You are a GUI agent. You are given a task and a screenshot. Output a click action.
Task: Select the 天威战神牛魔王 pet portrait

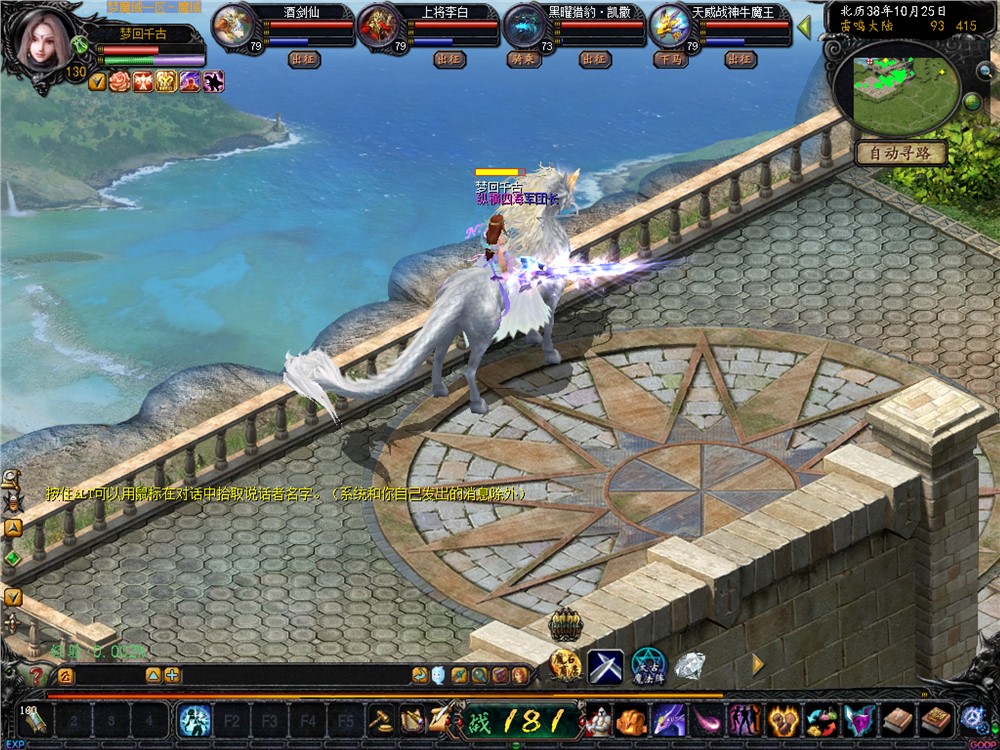pyautogui.click(x=668, y=26)
